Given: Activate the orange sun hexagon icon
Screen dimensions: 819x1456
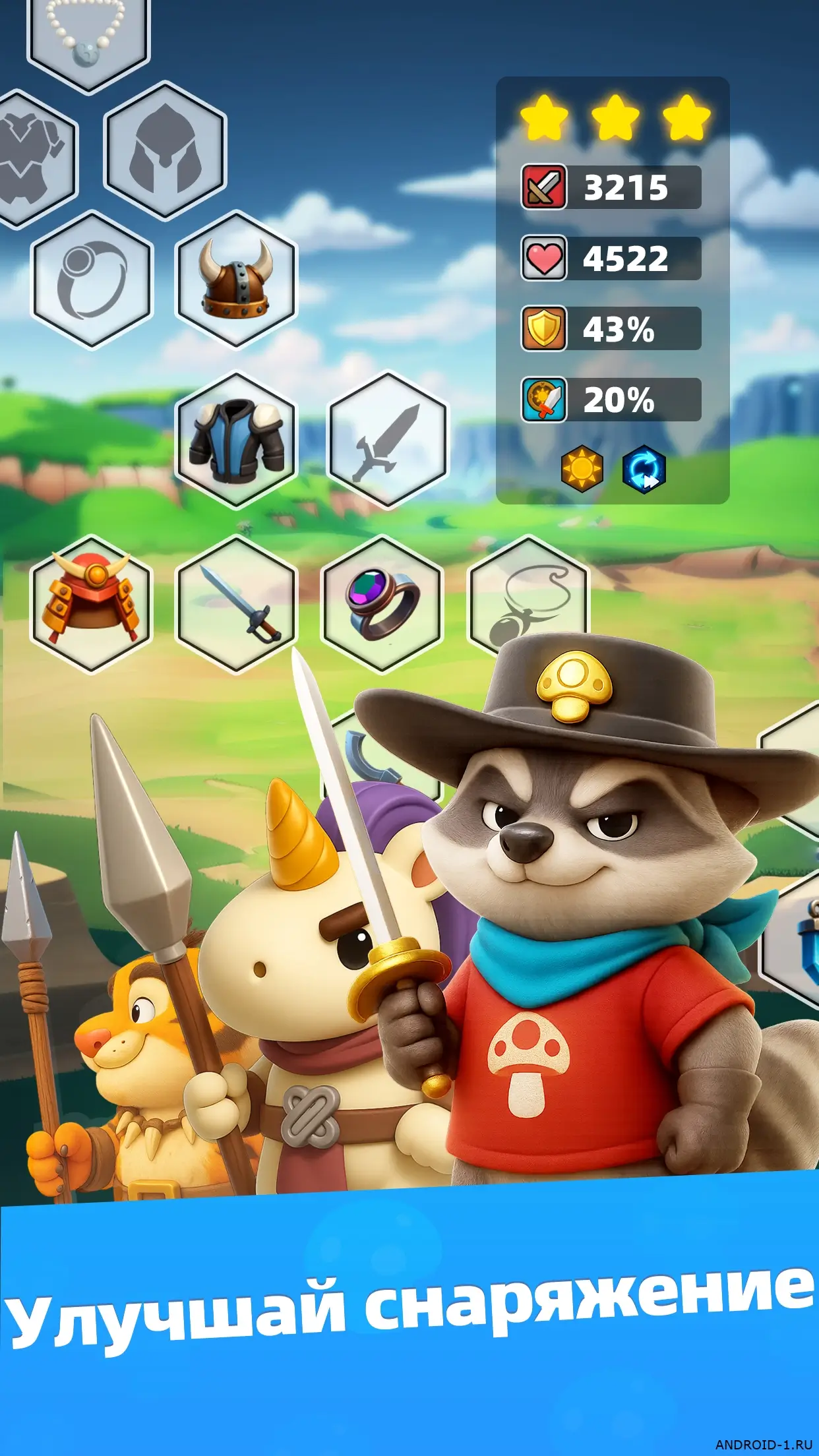Looking at the screenshot, I should tap(582, 469).
